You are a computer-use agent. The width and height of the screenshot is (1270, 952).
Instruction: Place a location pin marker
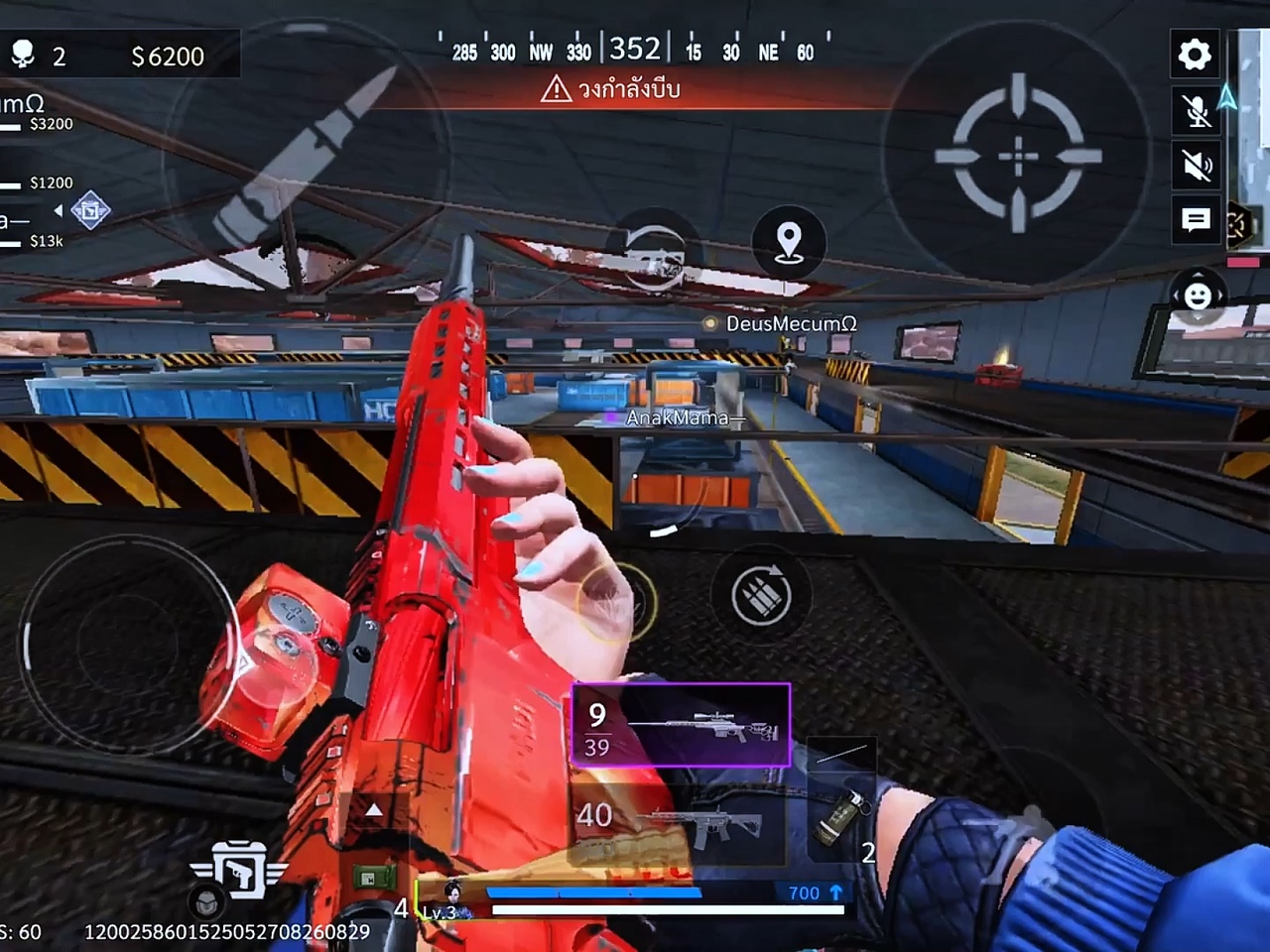789,242
